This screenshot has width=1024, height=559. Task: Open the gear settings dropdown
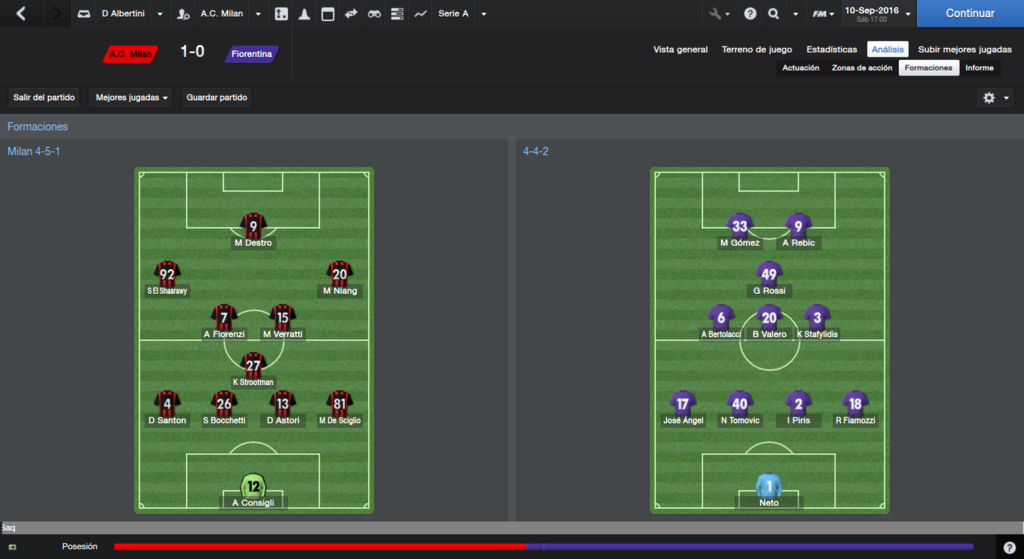(996, 98)
